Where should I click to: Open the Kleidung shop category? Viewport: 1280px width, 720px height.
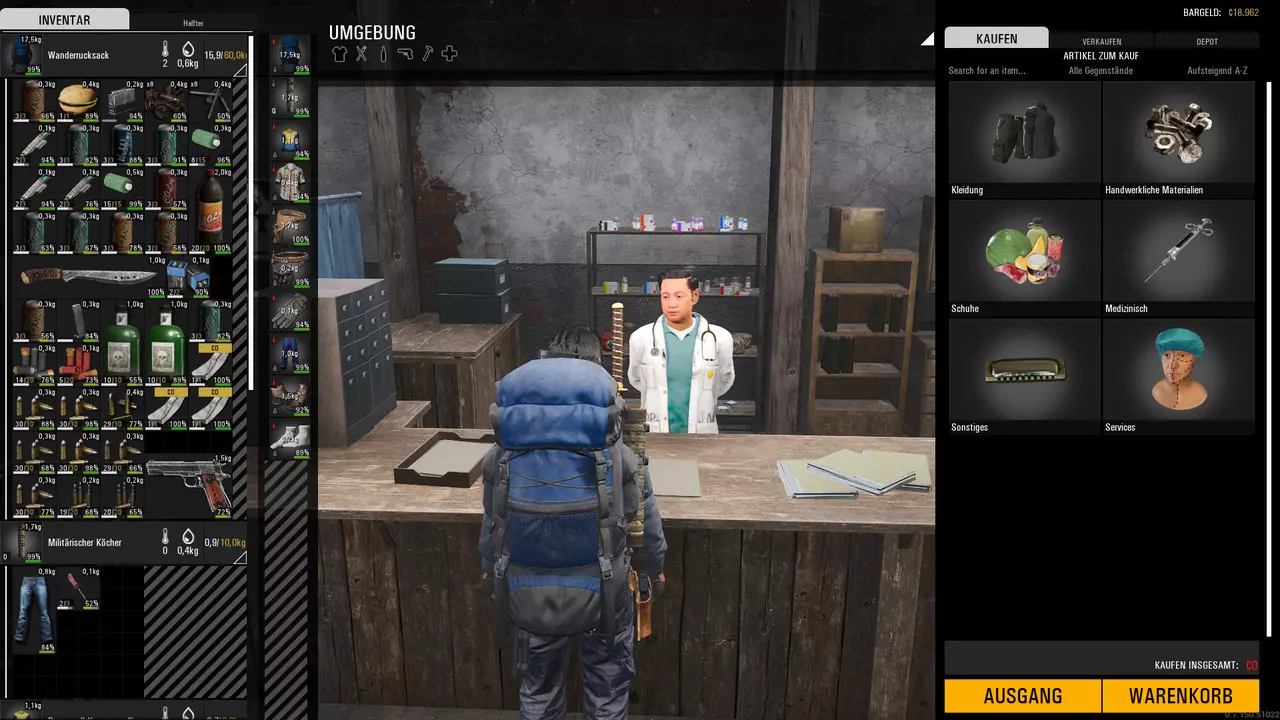(1024, 139)
